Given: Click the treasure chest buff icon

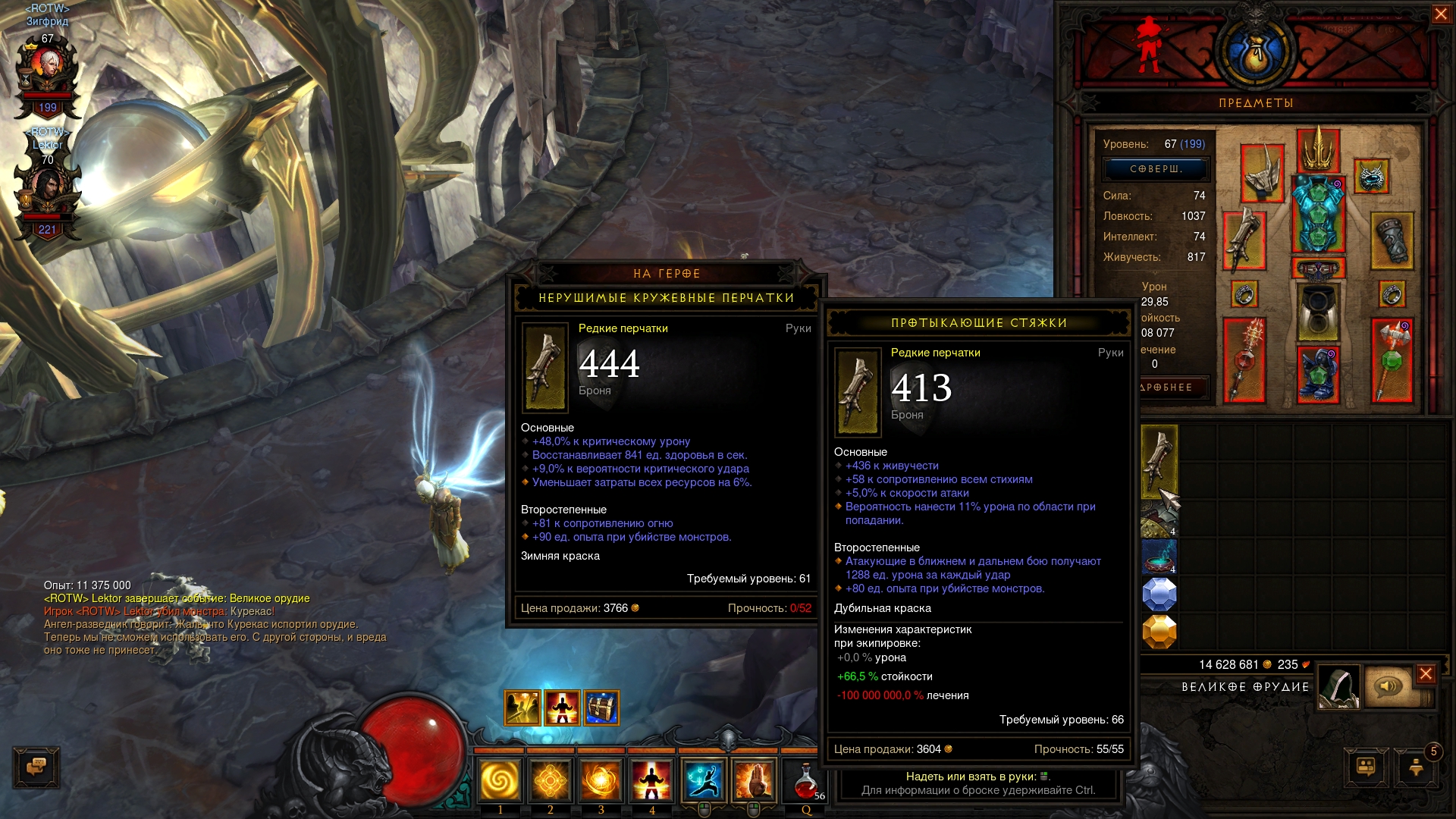Looking at the screenshot, I should 601,708.
